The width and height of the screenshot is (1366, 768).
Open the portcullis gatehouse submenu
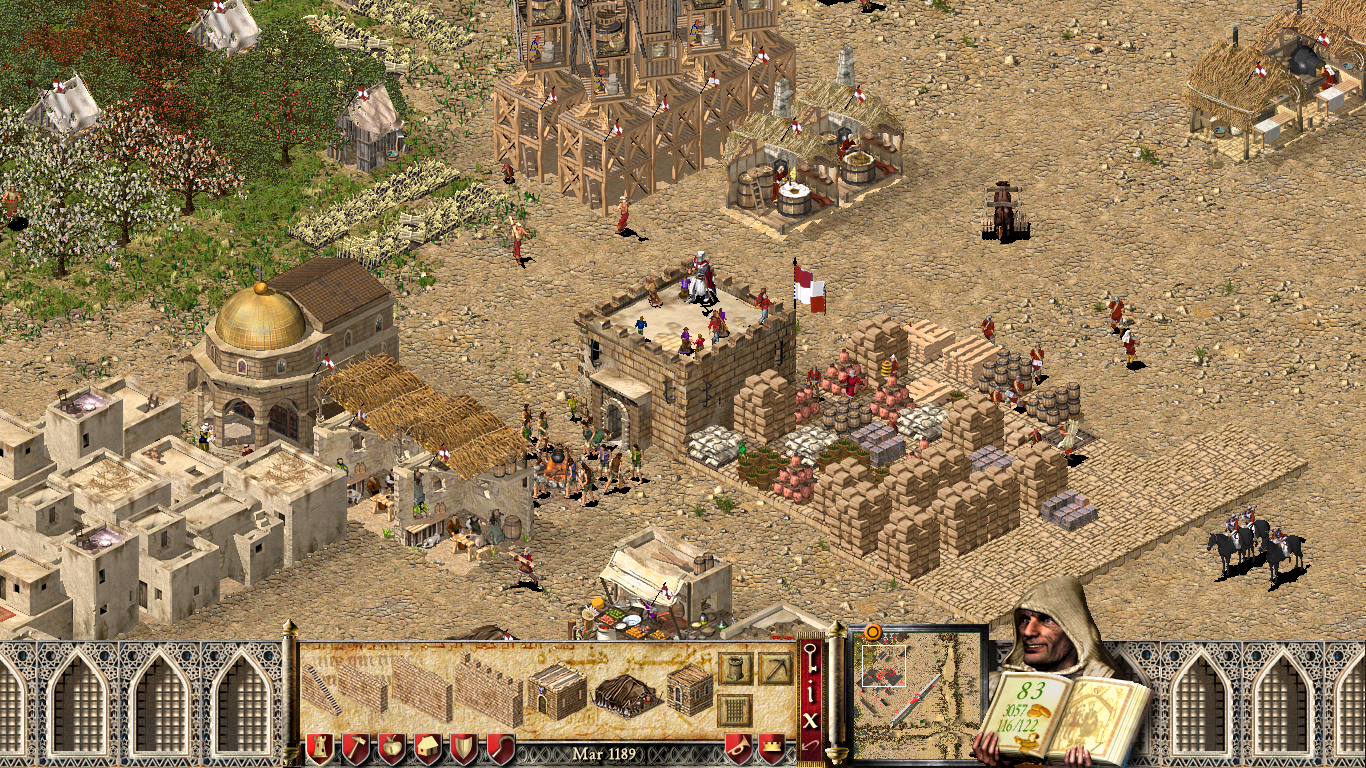pos(735,710)
